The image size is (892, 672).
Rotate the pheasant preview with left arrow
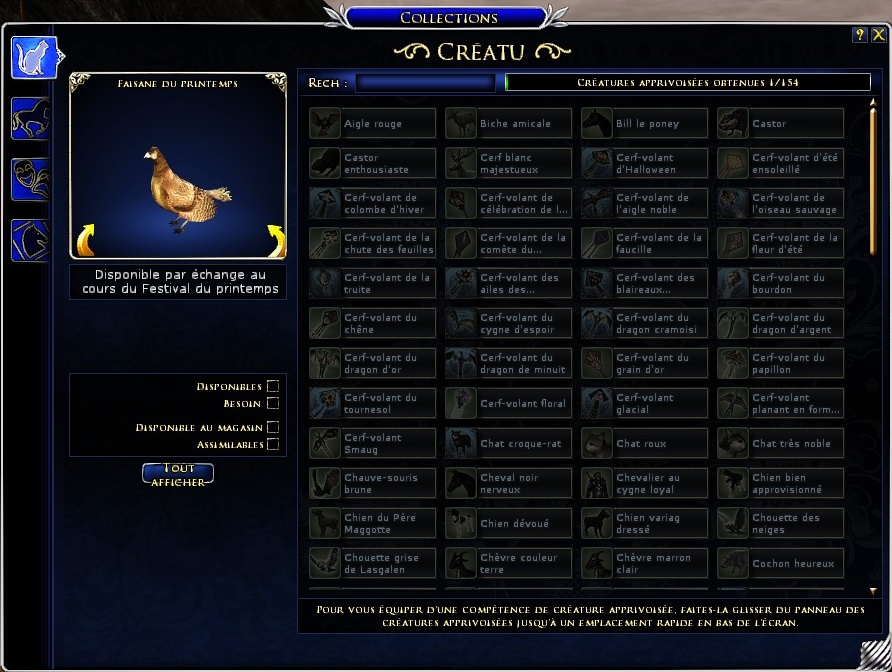tap(86, 239)
